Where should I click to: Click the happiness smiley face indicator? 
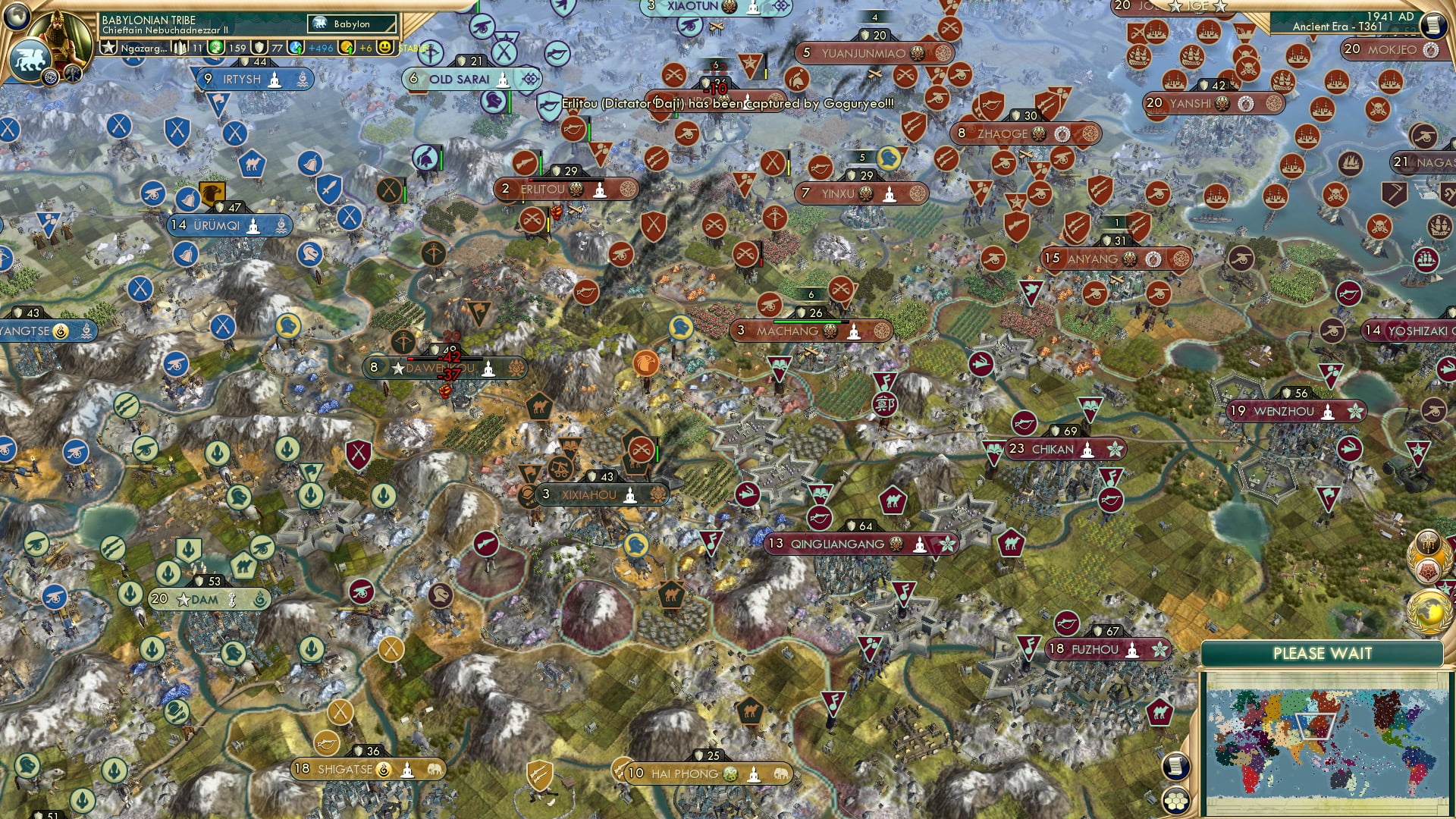pyautogui.click(x=385, y=47)
